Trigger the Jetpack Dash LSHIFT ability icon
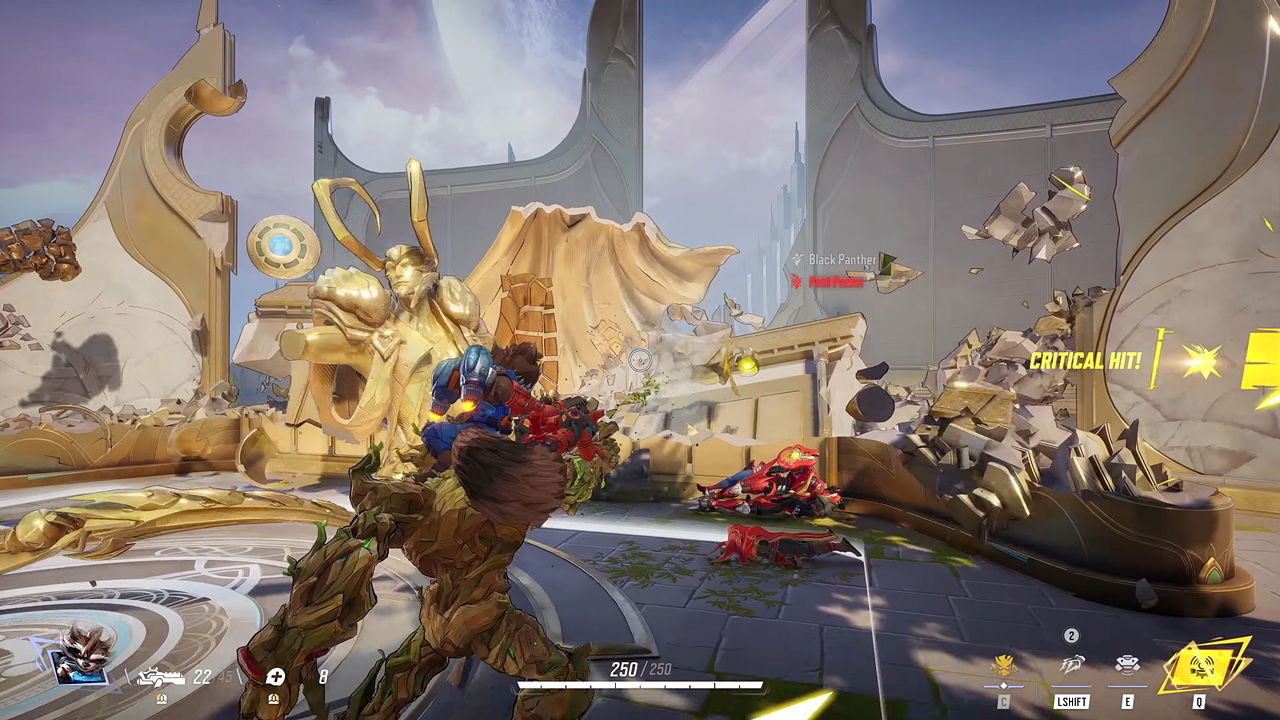Screen dimensions: 1280x720 tap(1072, 664)
